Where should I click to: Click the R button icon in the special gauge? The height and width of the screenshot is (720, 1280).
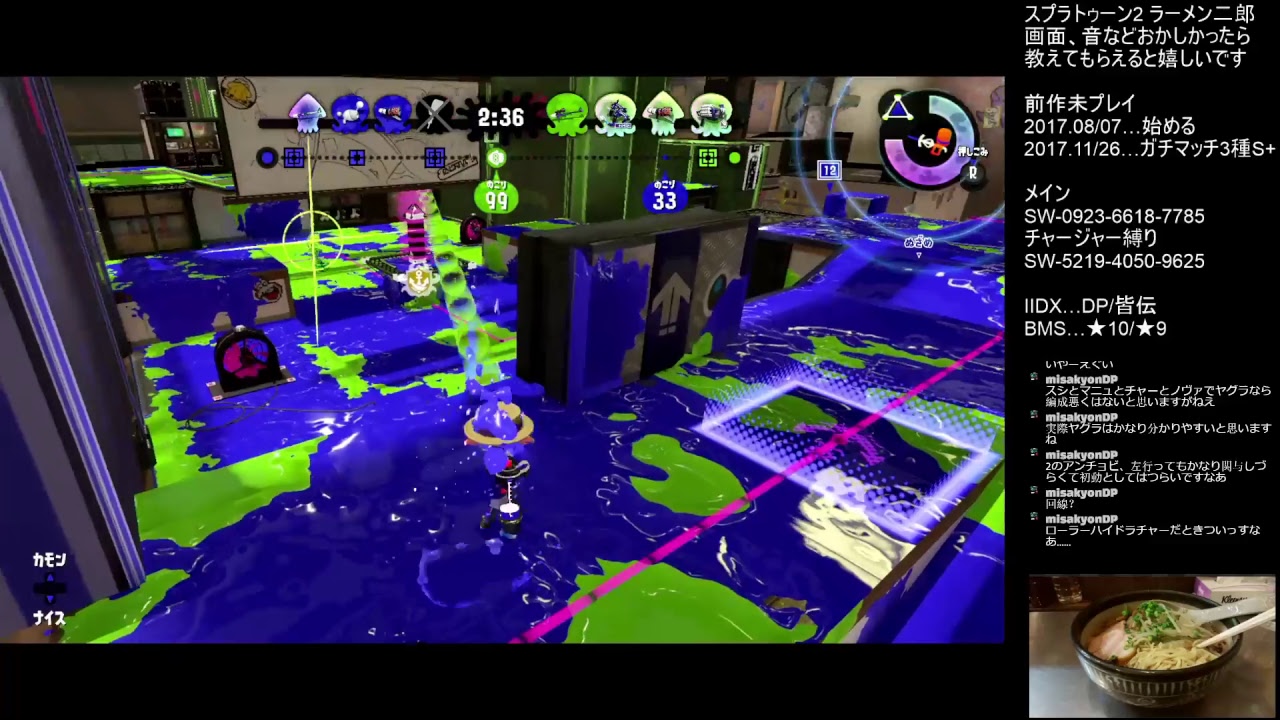click(972, 173)
